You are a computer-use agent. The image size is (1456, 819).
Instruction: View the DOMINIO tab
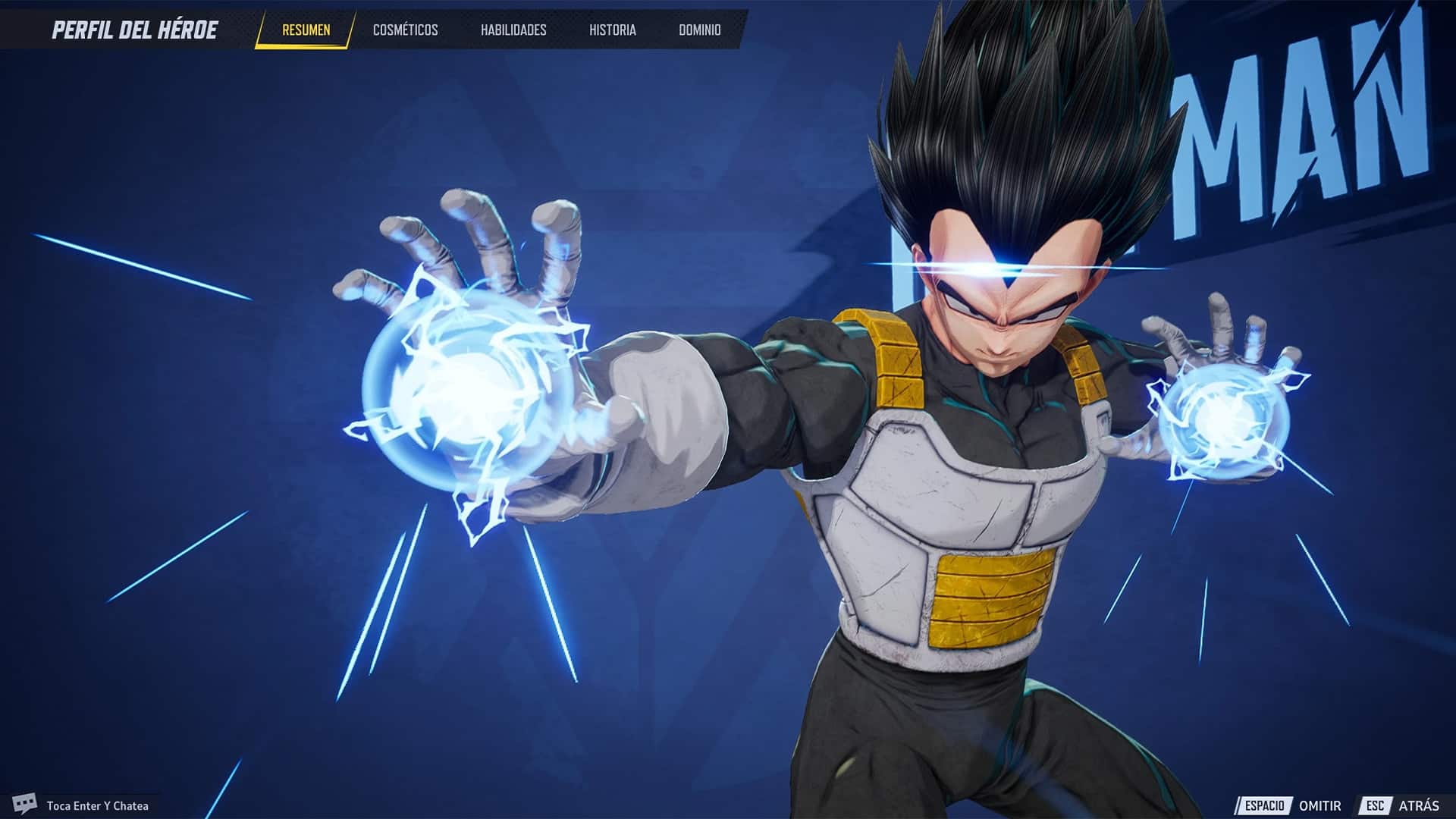(x=701, y=31)
